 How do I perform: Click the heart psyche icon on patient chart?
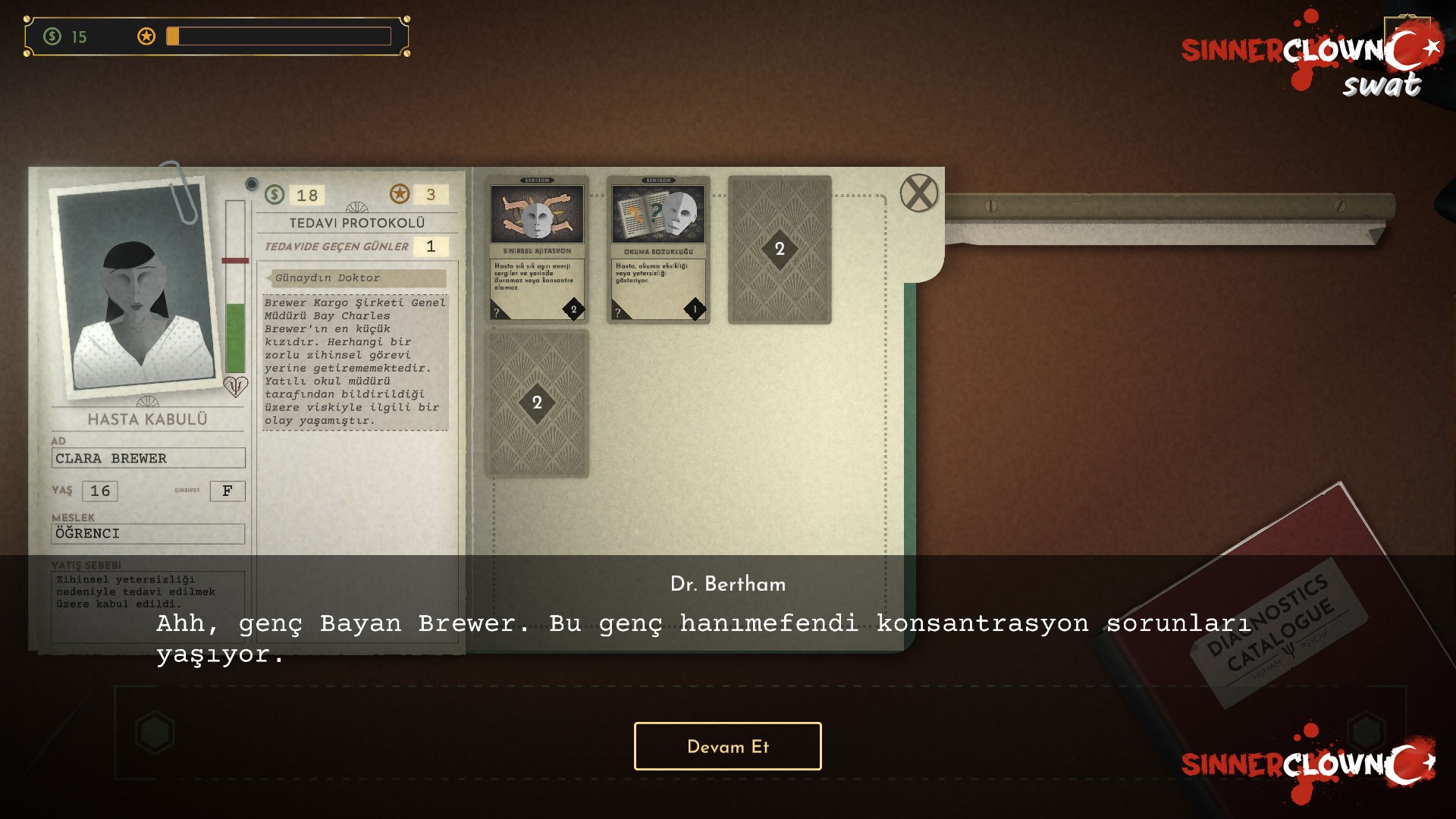(x=235, y=385)
